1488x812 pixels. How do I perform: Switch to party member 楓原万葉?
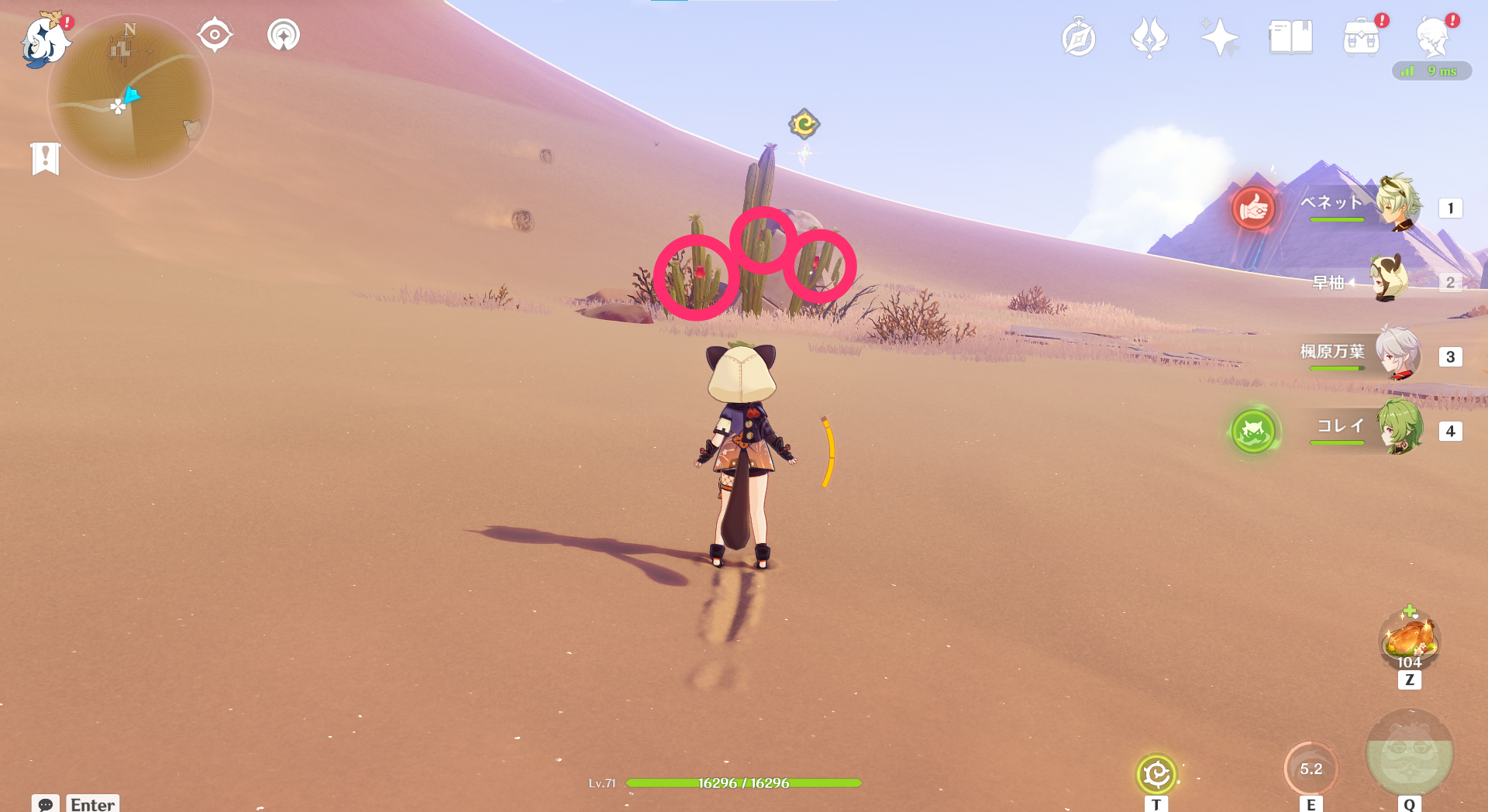pyautogui.click(x=1397, y=354)
